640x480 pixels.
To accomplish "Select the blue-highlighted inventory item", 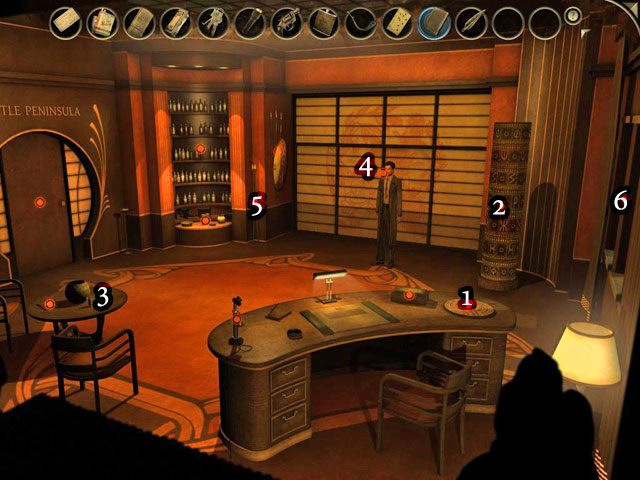I will click(x=434, y=20).
